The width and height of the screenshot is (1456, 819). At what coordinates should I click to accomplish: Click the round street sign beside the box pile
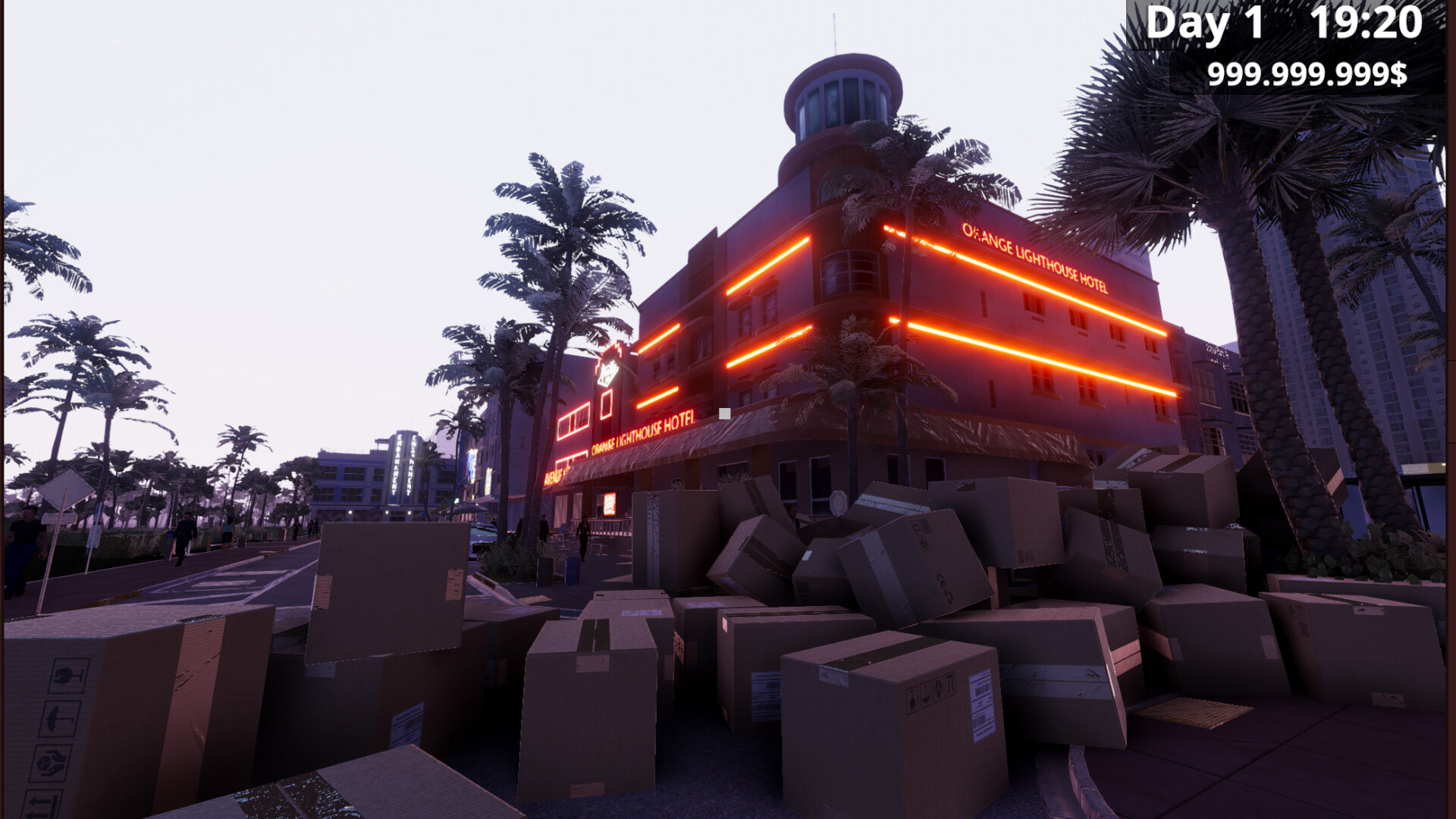point(838,502)
